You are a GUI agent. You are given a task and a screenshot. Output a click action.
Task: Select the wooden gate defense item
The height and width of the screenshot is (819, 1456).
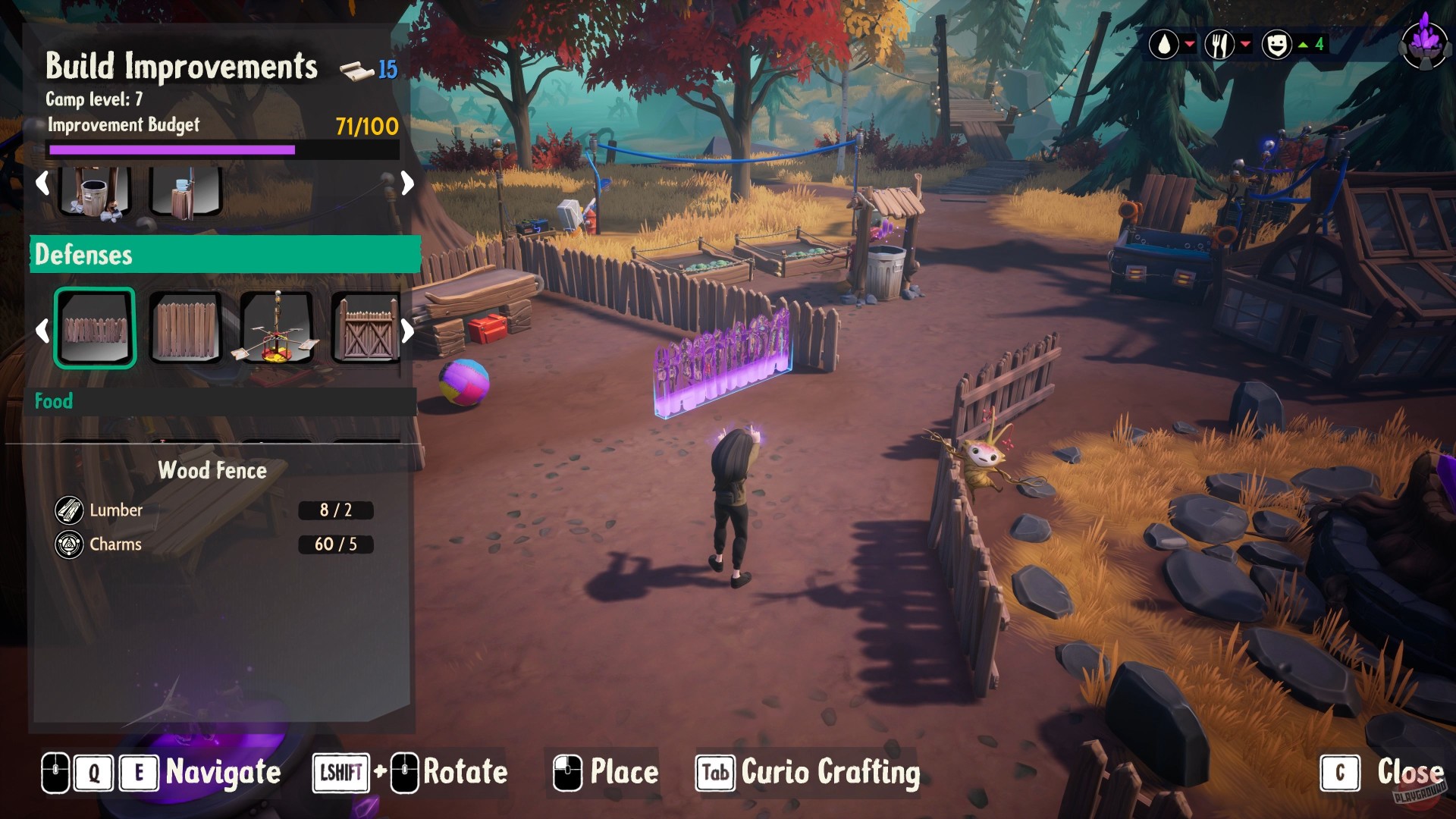367,328
